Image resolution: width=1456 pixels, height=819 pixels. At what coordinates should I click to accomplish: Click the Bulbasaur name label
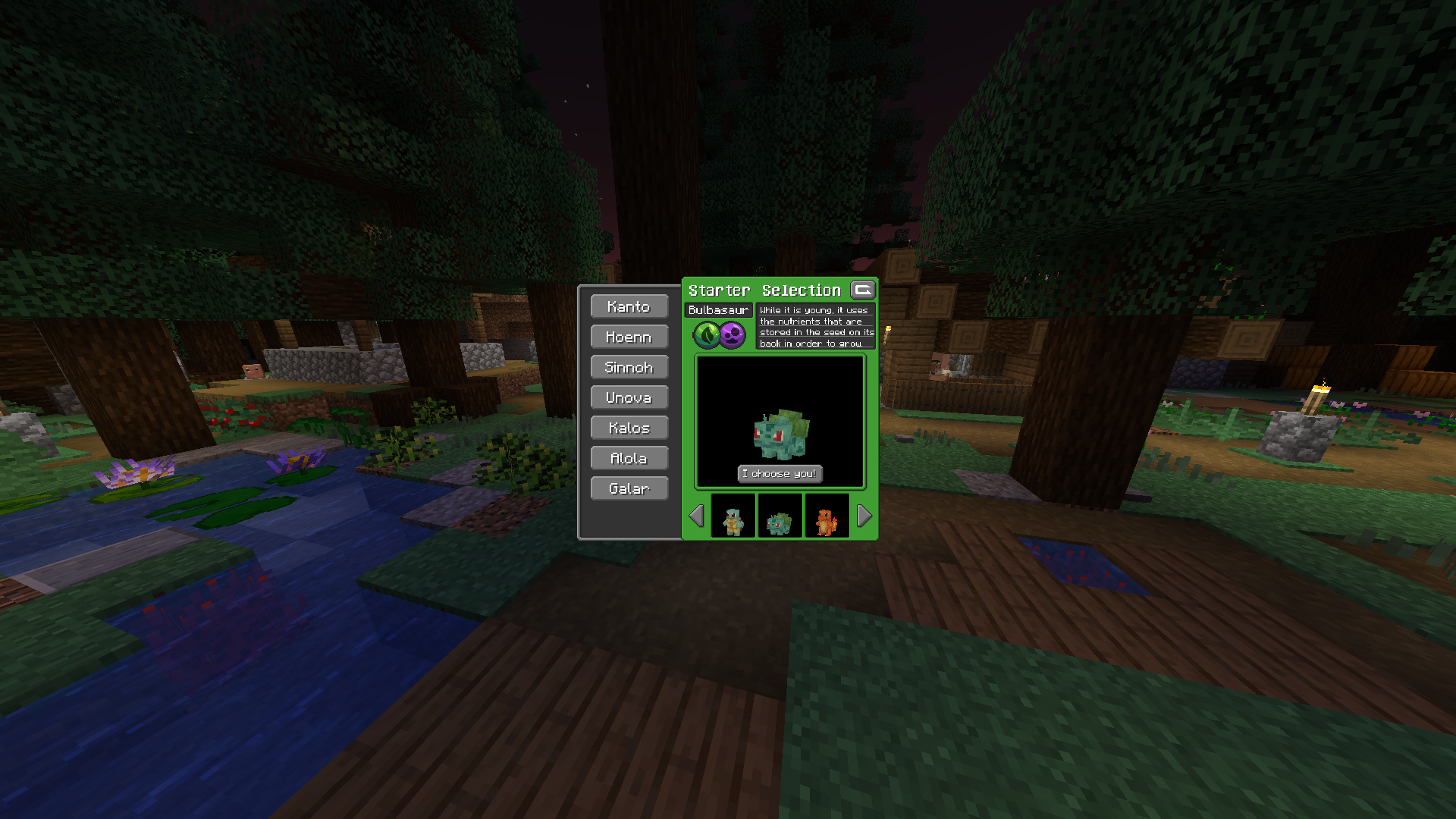click(717, 309)
